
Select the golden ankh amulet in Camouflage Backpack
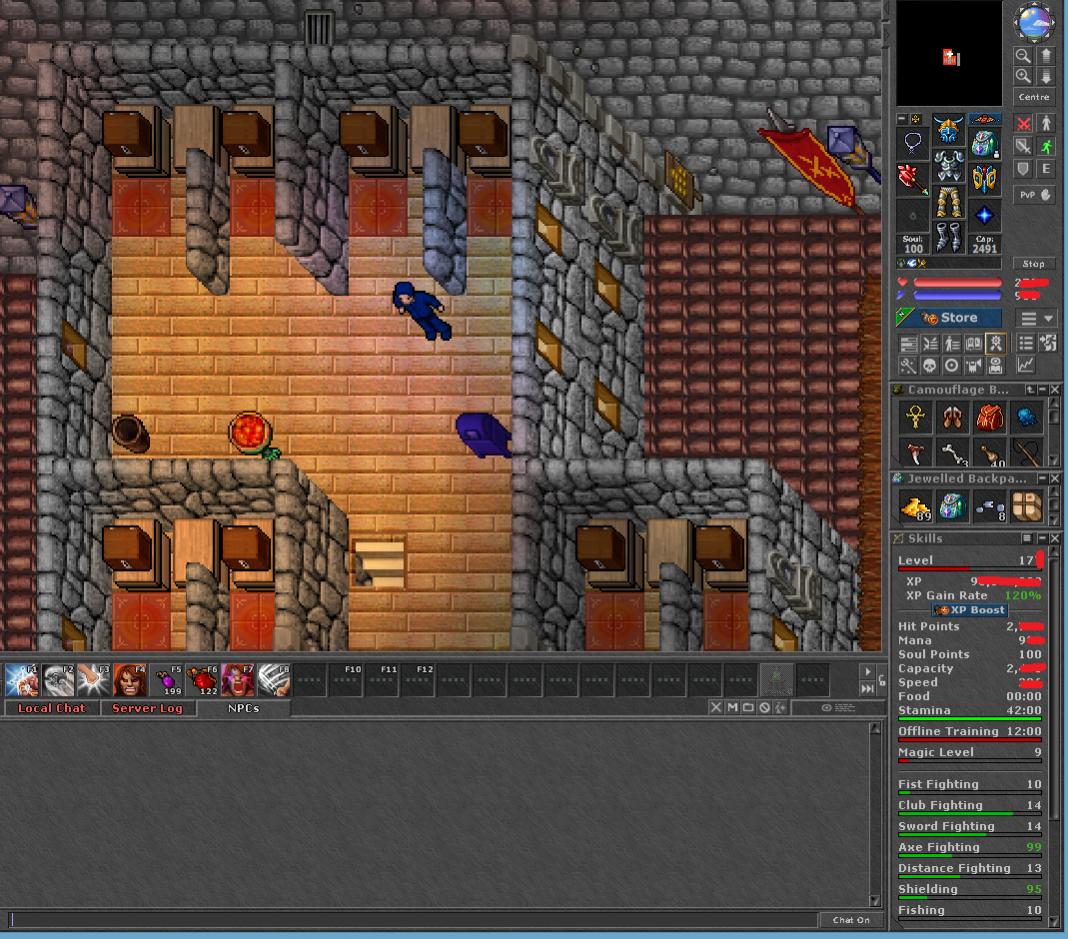[x=915, y=417]
